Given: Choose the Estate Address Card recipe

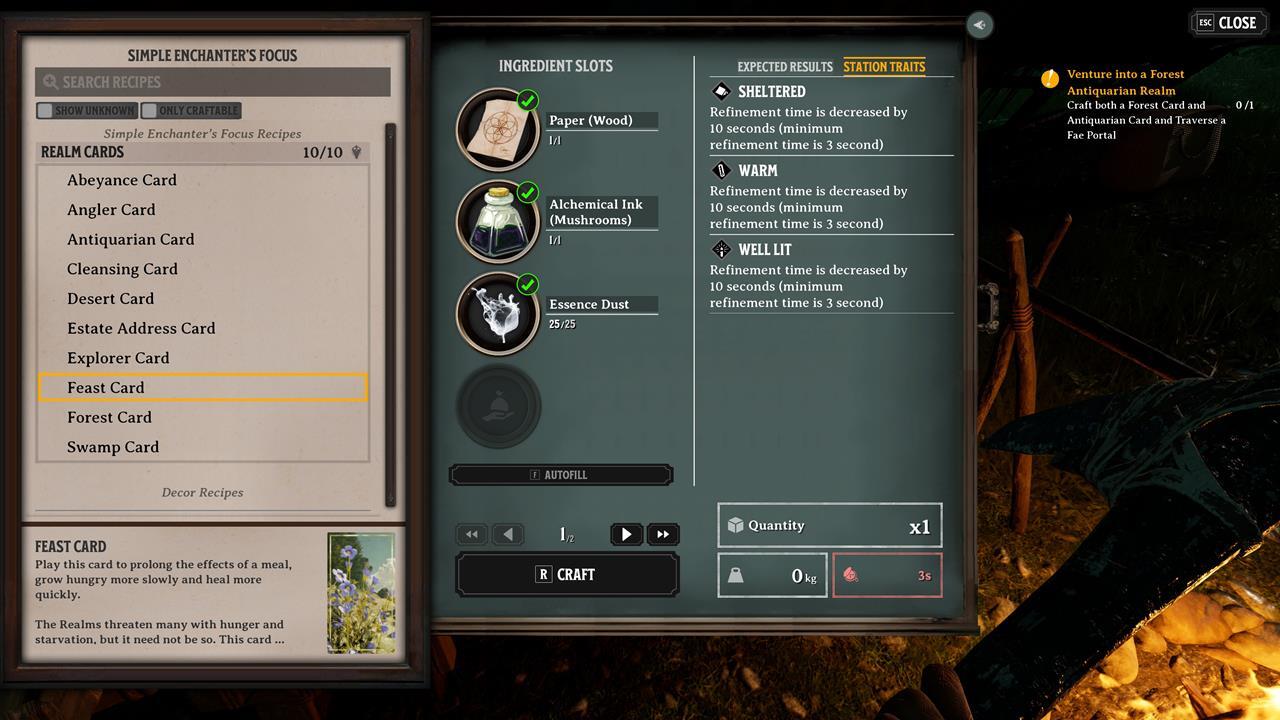Looking at the screenshot, I should [141, 328].
